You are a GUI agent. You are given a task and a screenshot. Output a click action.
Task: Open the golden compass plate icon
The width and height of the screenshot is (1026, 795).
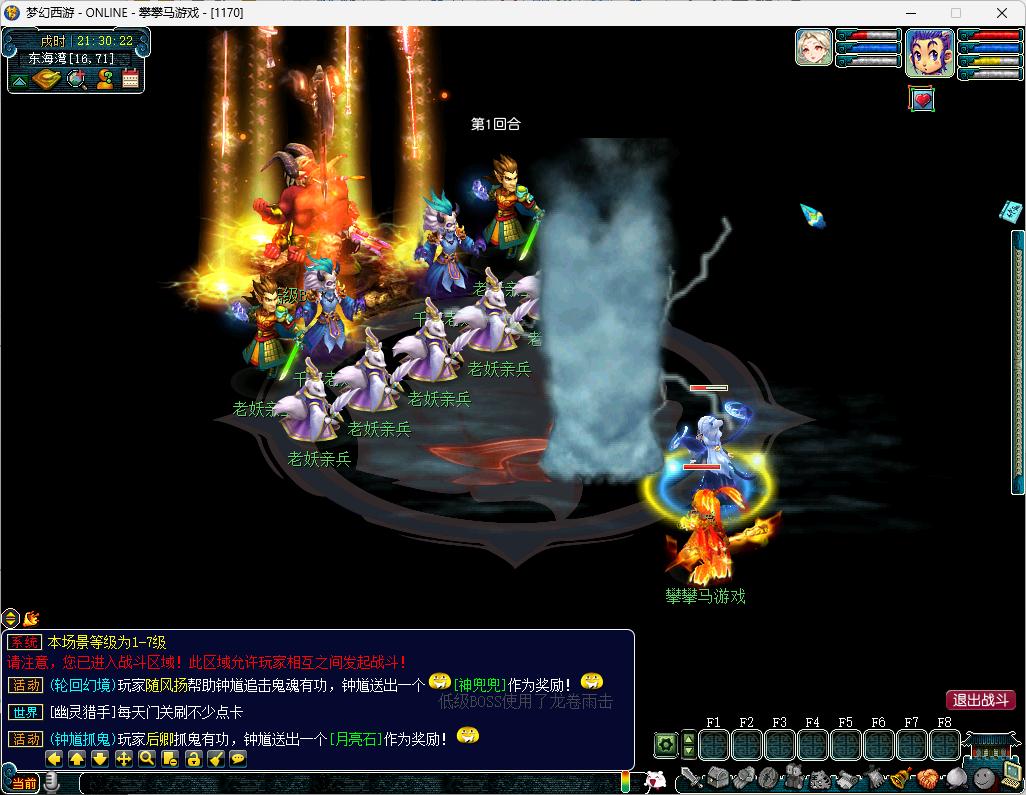click(47, 79)
